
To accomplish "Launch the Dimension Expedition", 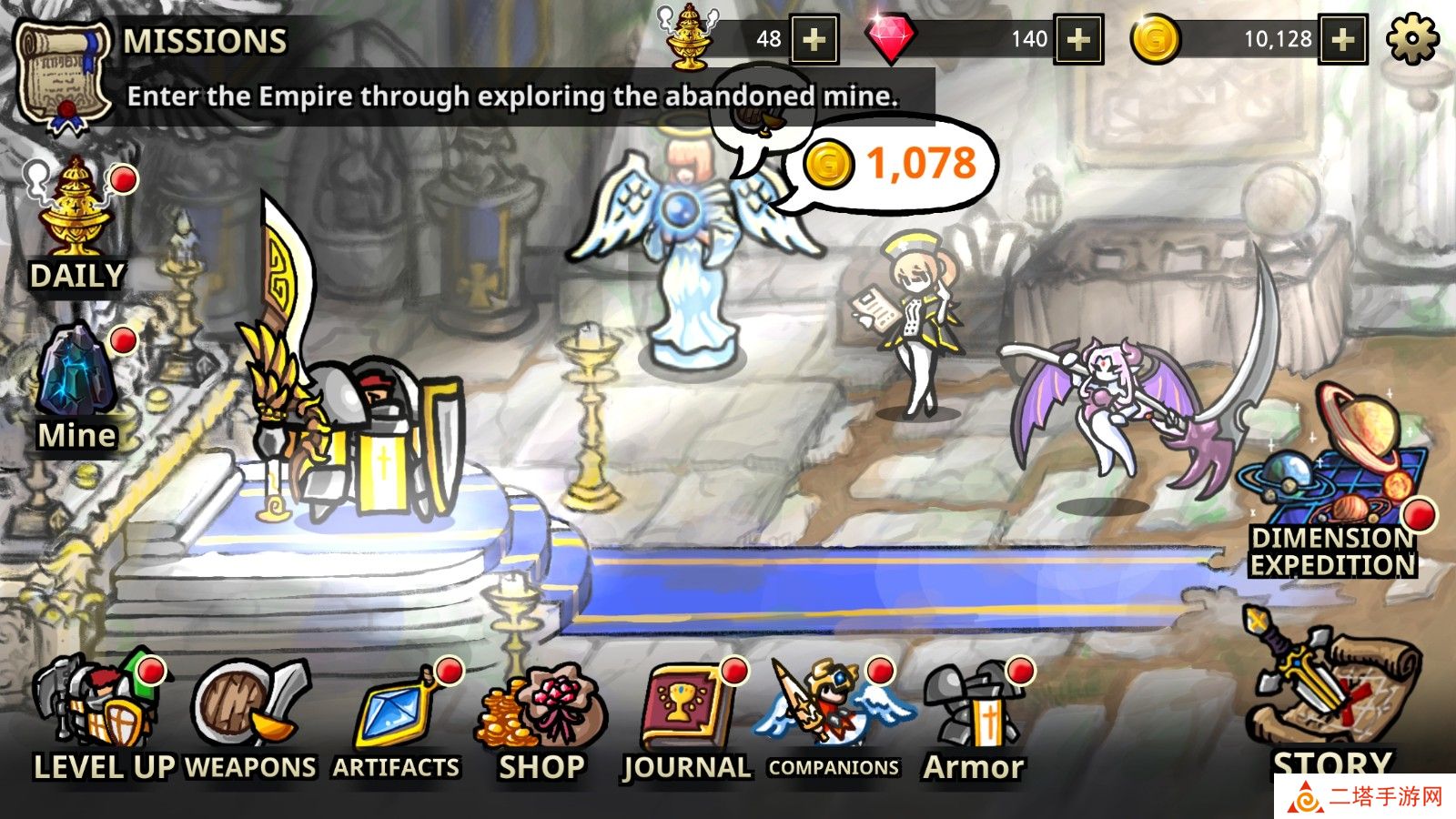I will pos(1332,482).
